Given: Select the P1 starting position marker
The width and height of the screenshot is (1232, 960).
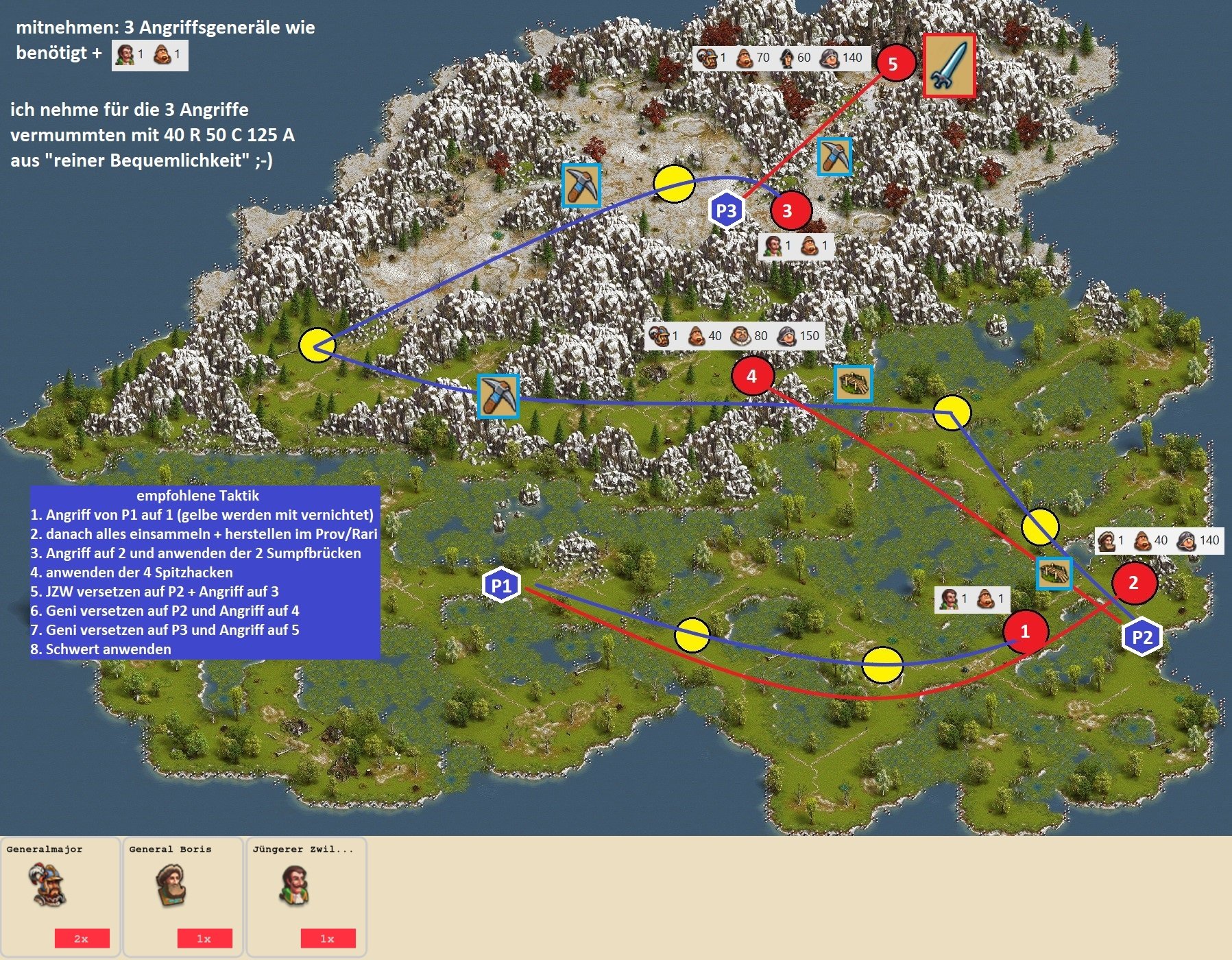Looking at the screenshot, I should [x=501, y=585].
